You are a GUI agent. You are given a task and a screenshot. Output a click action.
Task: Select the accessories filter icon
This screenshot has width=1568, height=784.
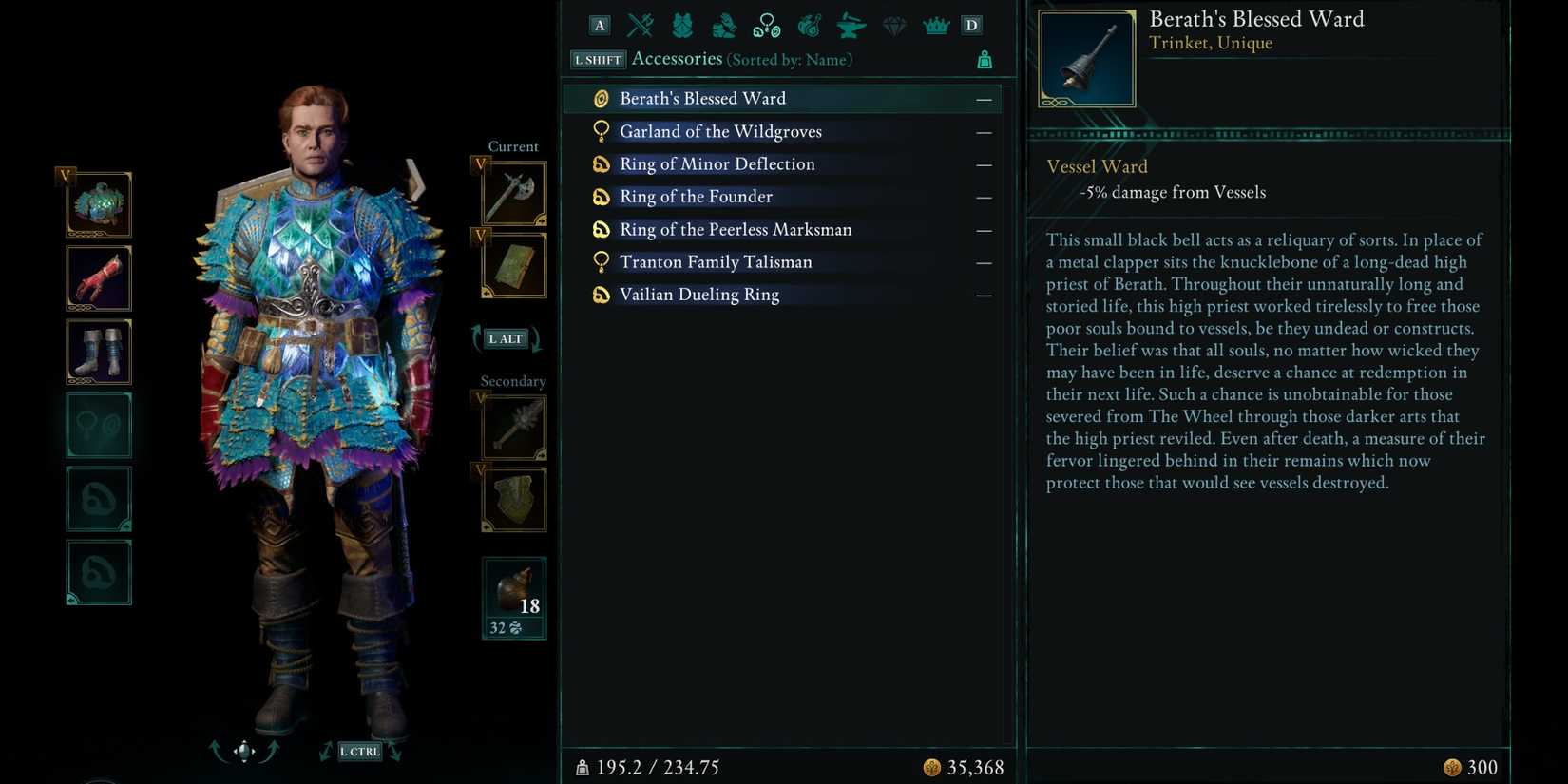766,25
